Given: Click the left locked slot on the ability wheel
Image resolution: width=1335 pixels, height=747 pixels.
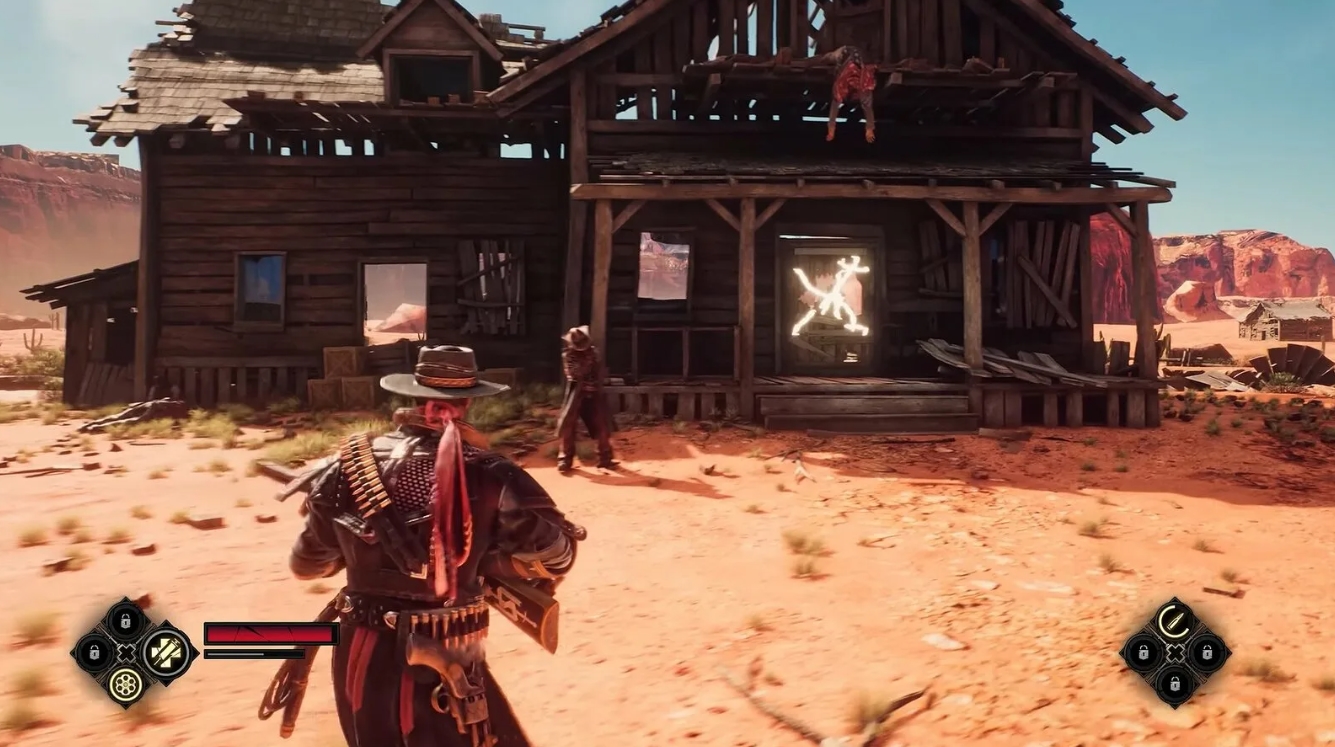Looking at the screenshot, I should pos(1144,652).
